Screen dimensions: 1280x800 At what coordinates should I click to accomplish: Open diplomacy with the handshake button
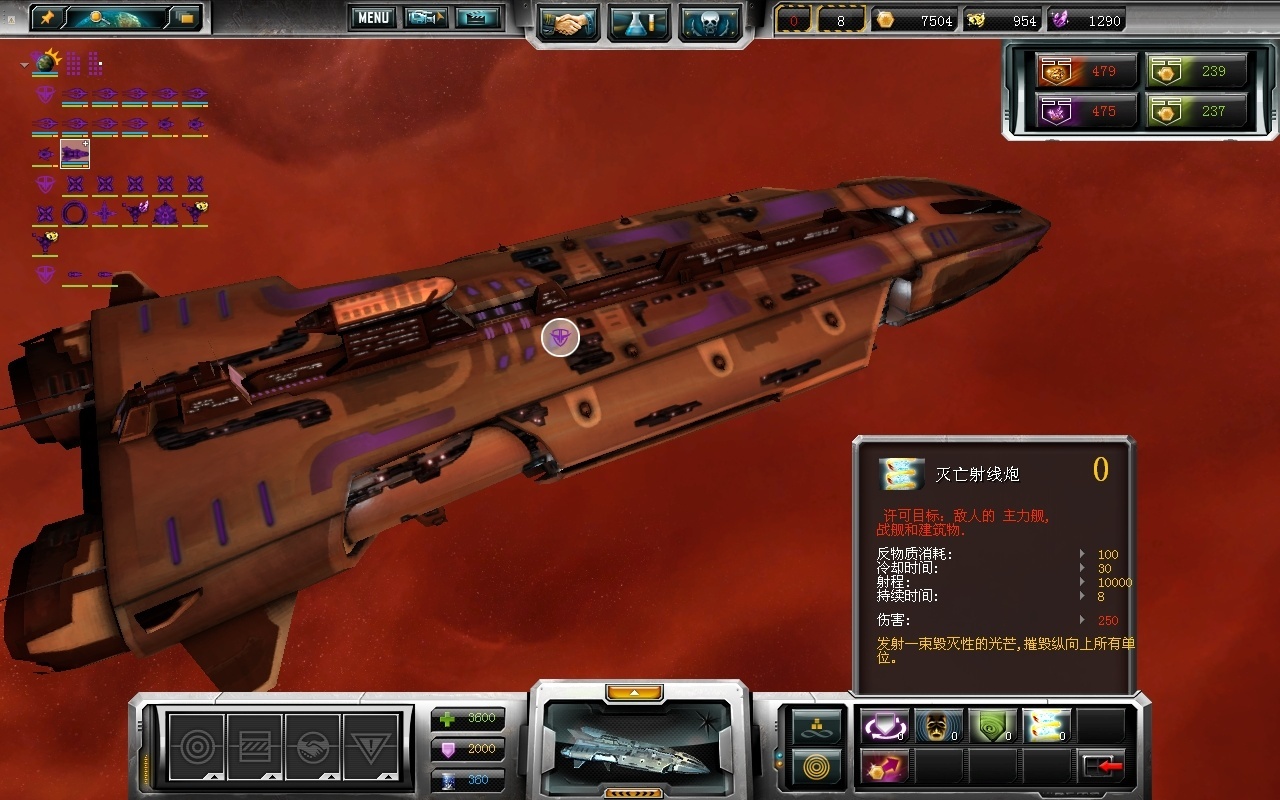tap(568, 23)
